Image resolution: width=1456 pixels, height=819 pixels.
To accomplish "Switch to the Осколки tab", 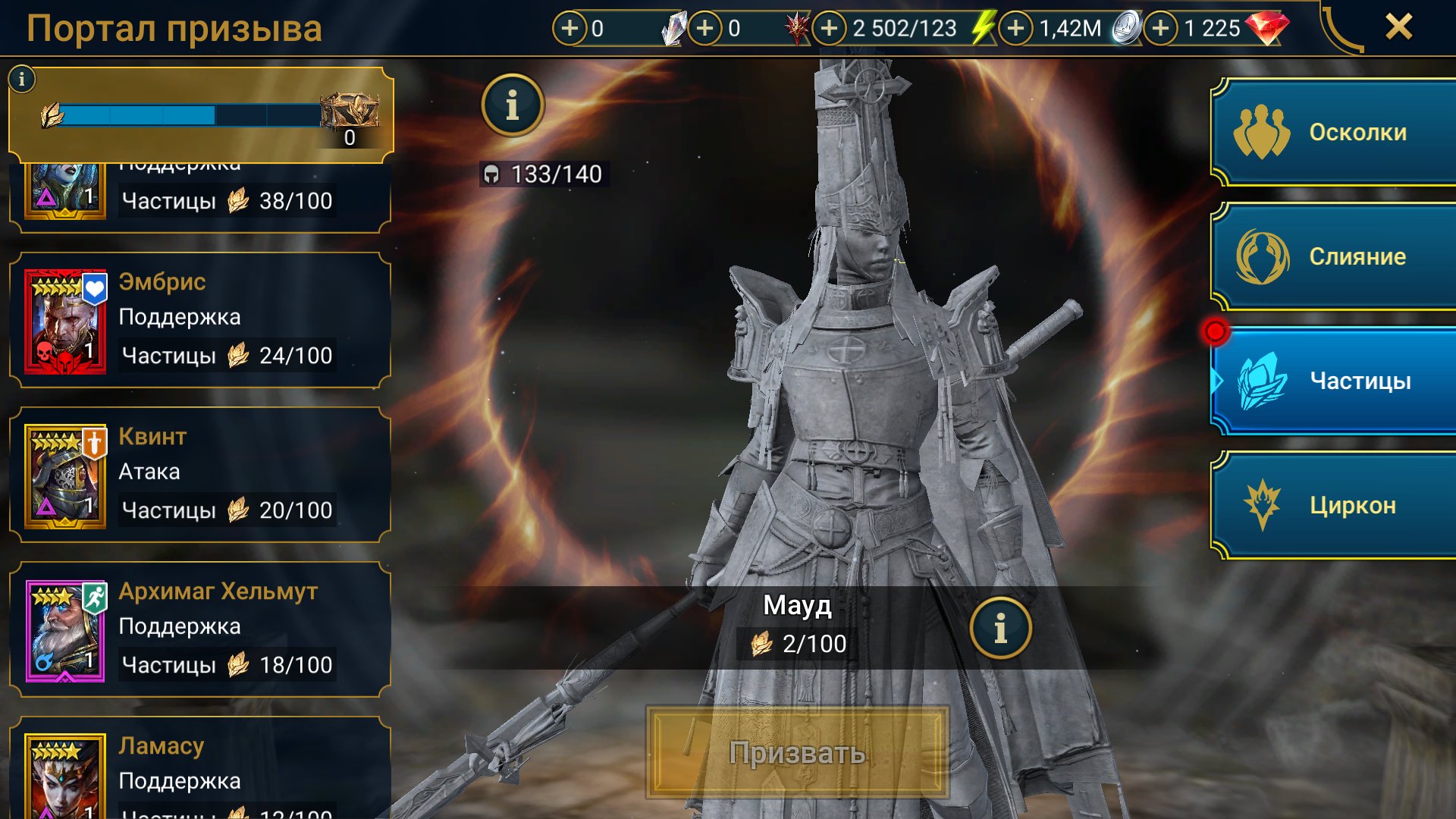I will (x=1333, y=133).
